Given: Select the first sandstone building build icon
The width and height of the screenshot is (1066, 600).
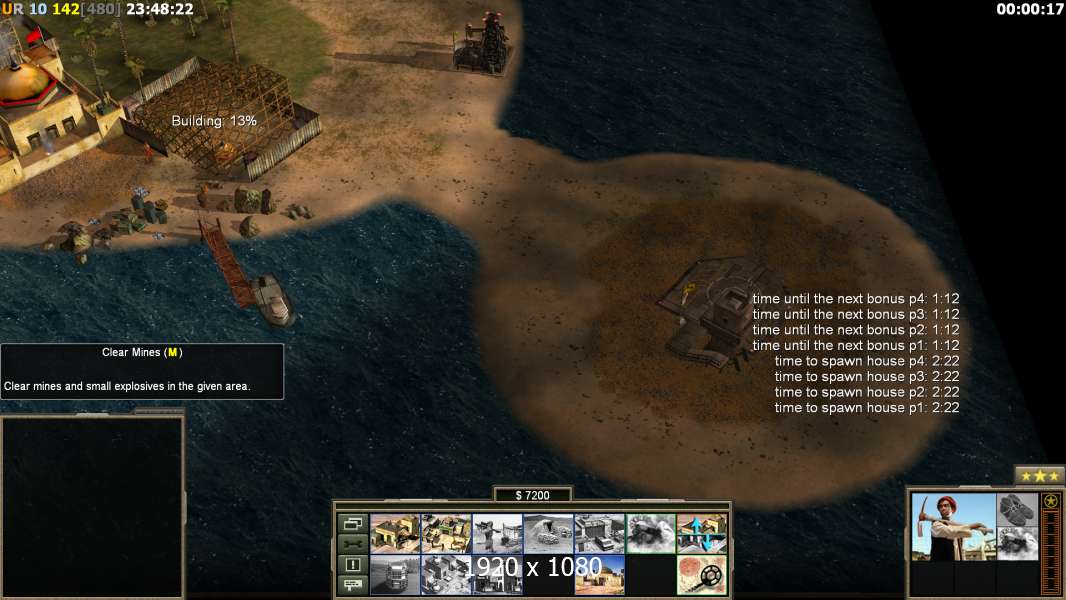Looking at the screenshot, I should 395,534.
